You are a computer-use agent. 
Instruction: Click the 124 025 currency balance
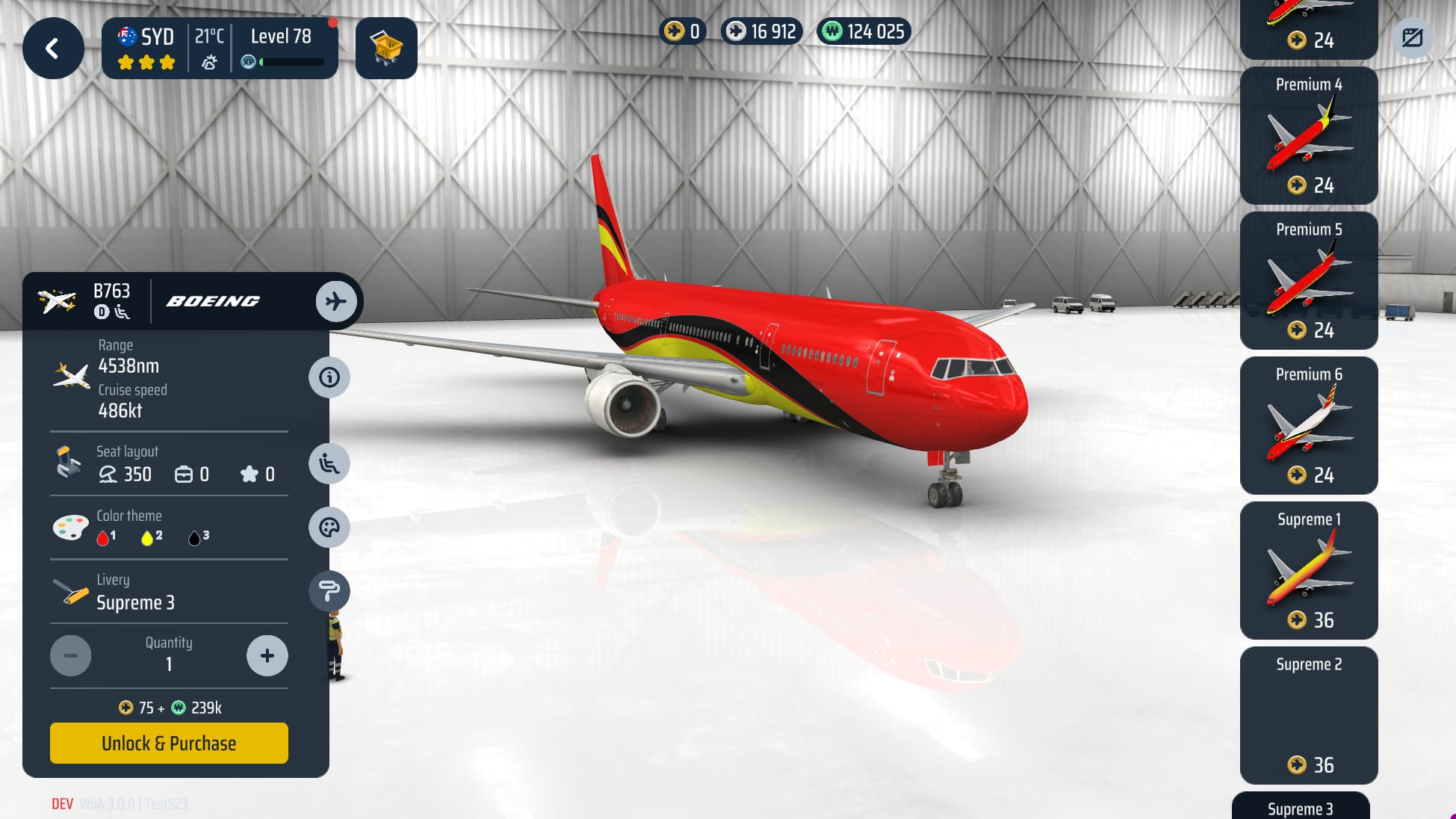point(863,31)
